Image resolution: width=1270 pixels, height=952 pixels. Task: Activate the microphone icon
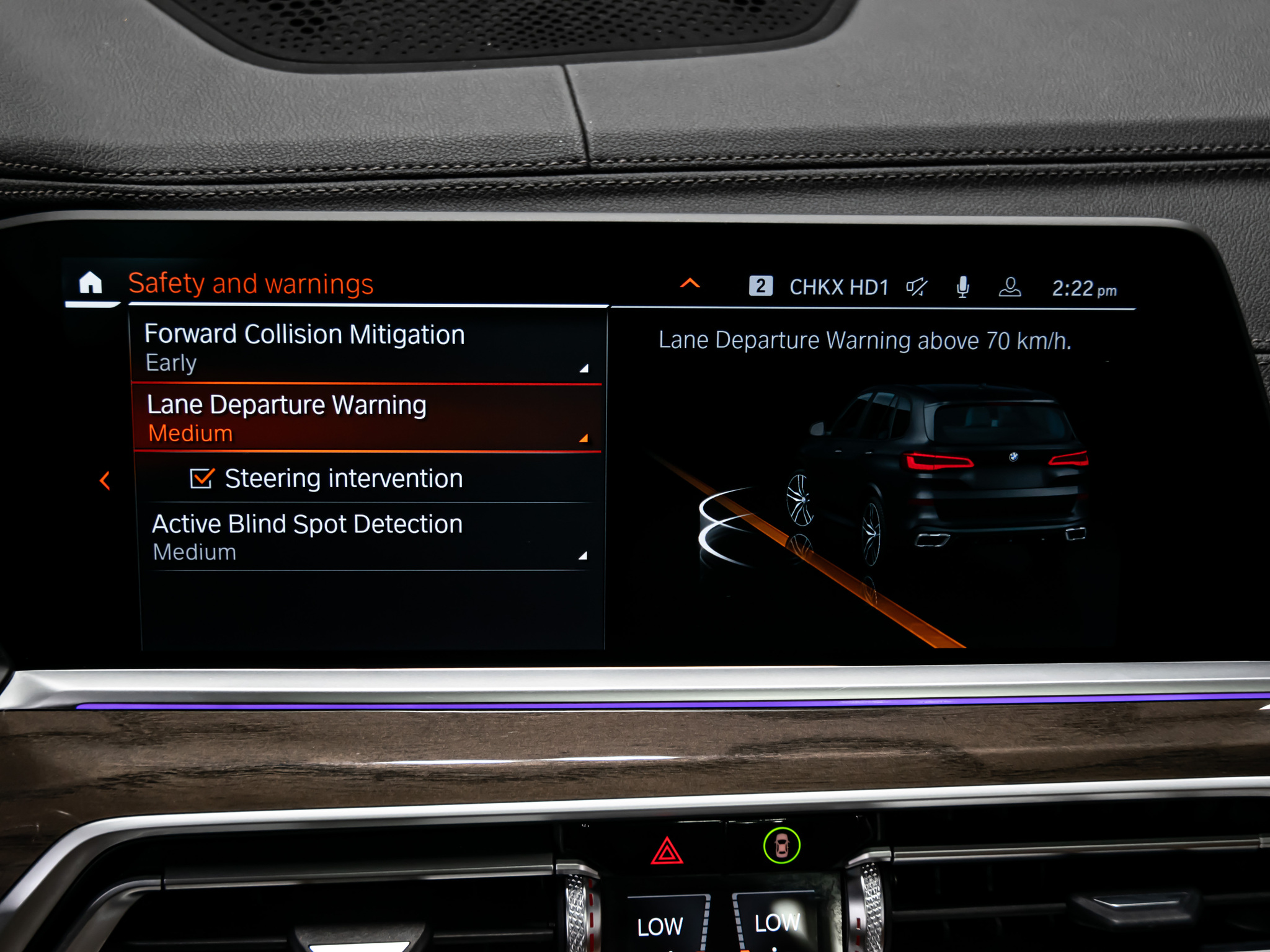tap(962, 287)
